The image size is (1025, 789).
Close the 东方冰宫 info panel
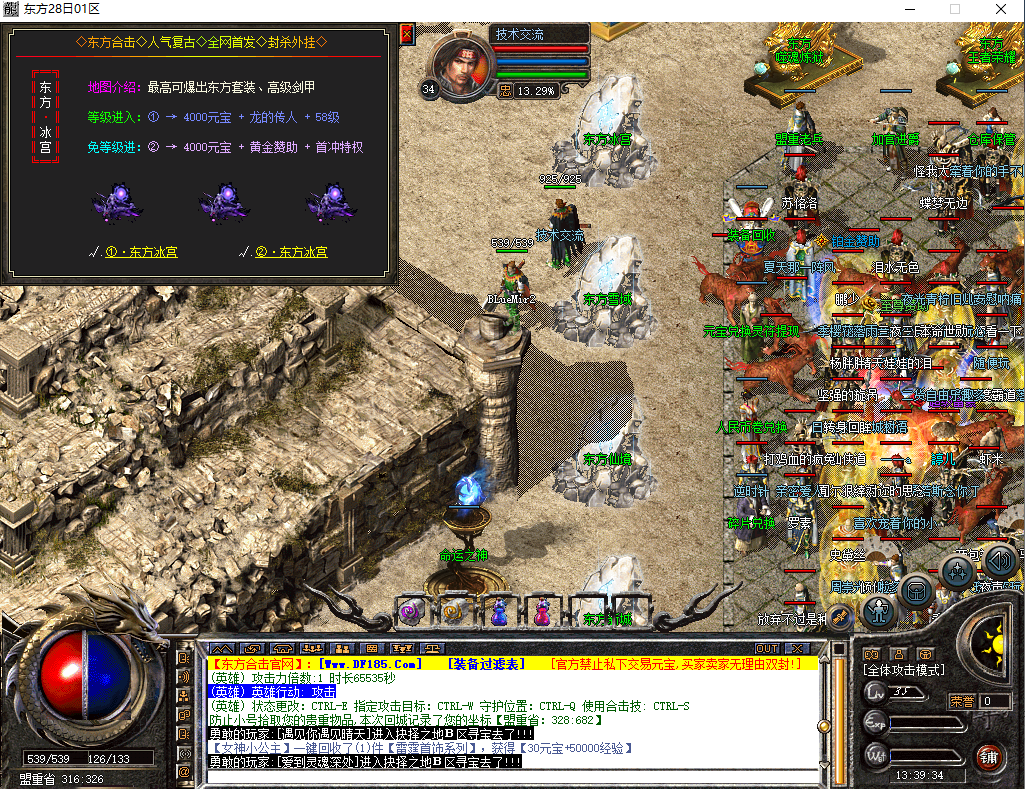coord(406,34)
